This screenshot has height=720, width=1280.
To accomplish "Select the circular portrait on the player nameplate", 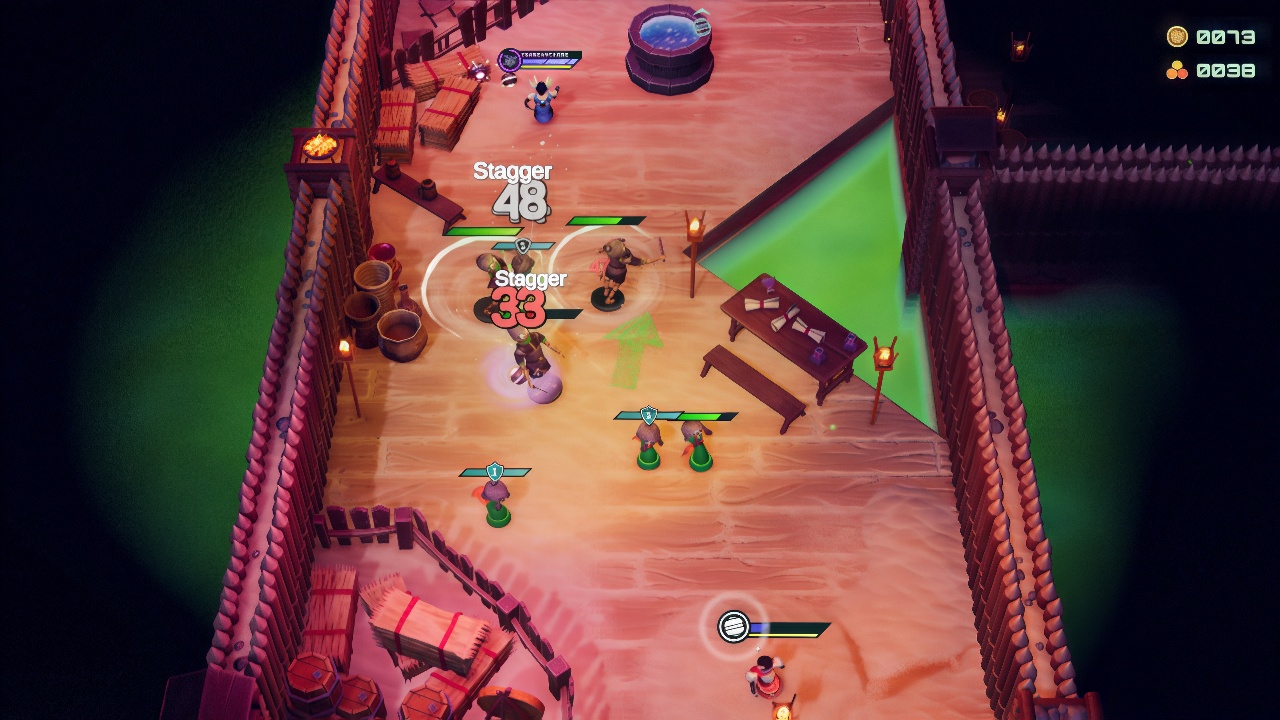I will (508, 60).
